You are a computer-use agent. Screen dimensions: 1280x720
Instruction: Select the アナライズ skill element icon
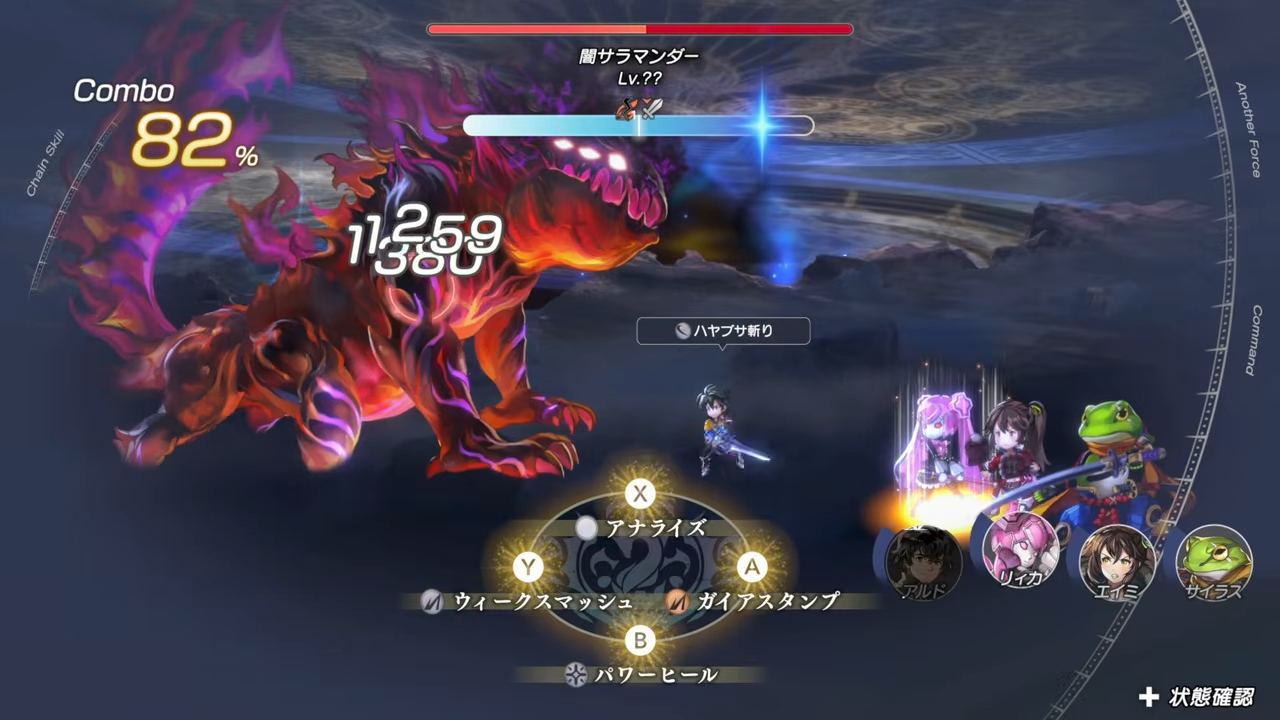(x=586, y=529)
